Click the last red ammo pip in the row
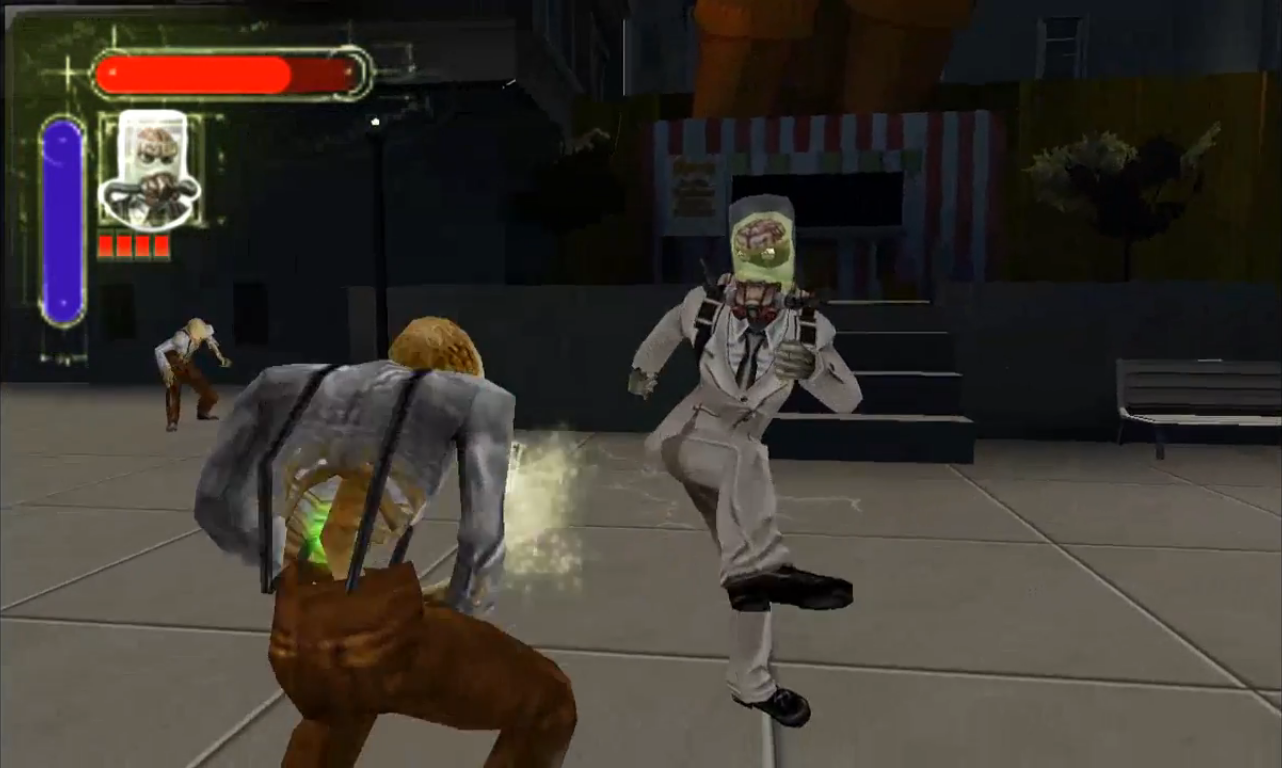The height and width of the screenshot is (768, 1282). click(161, 245)
